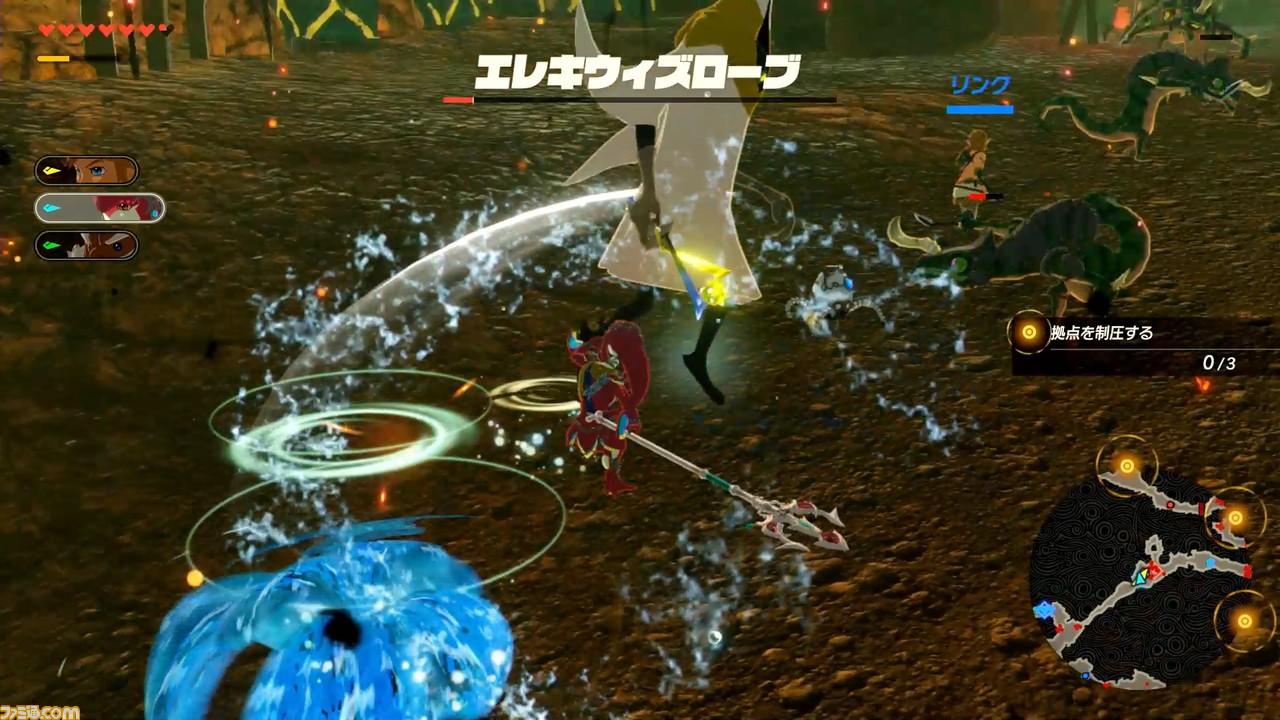Toggle Mipha's highlighted character capsule
The height and width of the screenshot is (720, 1280).
pyautogui.click(x=98, y=208)
